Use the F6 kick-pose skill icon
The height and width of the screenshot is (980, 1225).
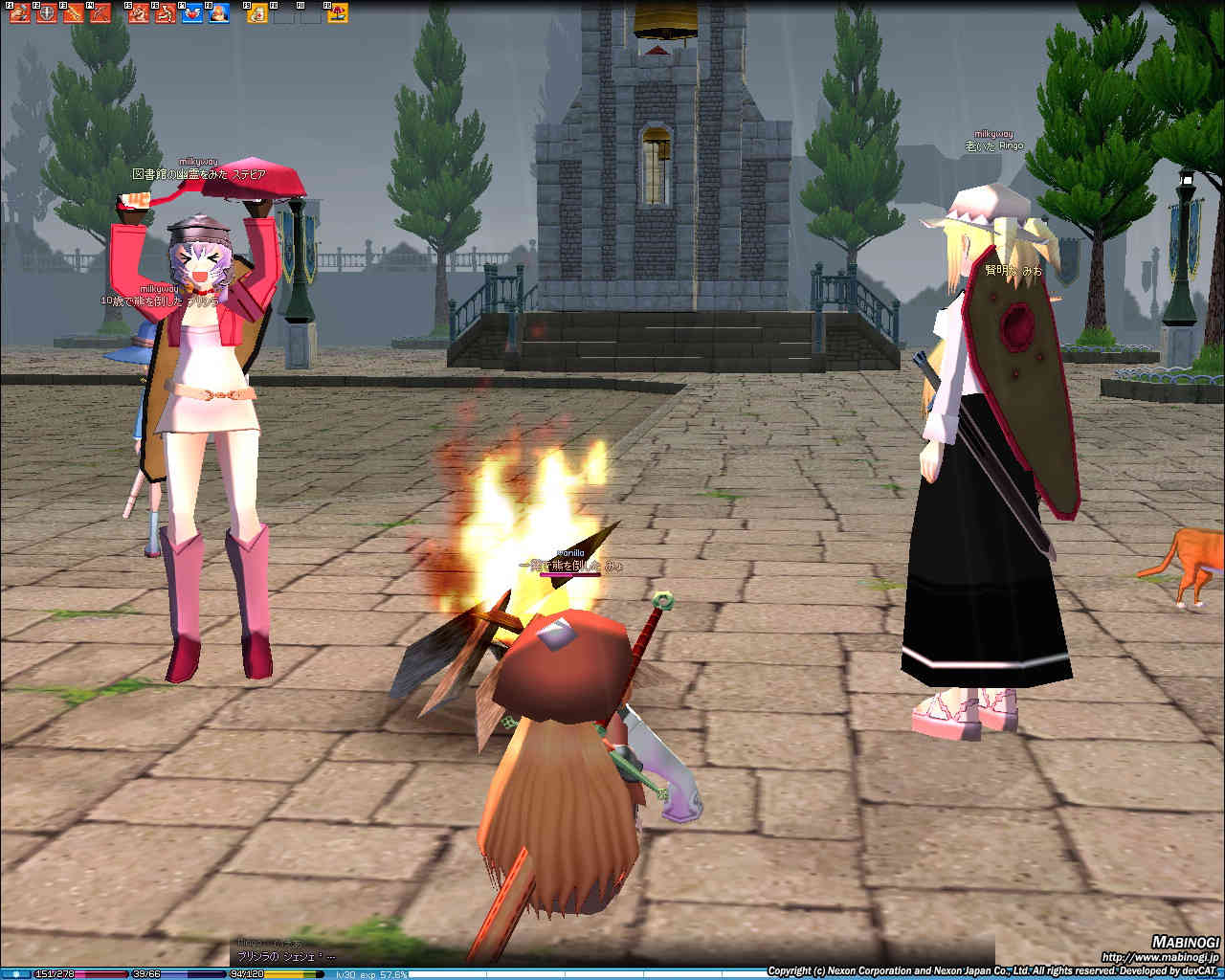(166, 13)
